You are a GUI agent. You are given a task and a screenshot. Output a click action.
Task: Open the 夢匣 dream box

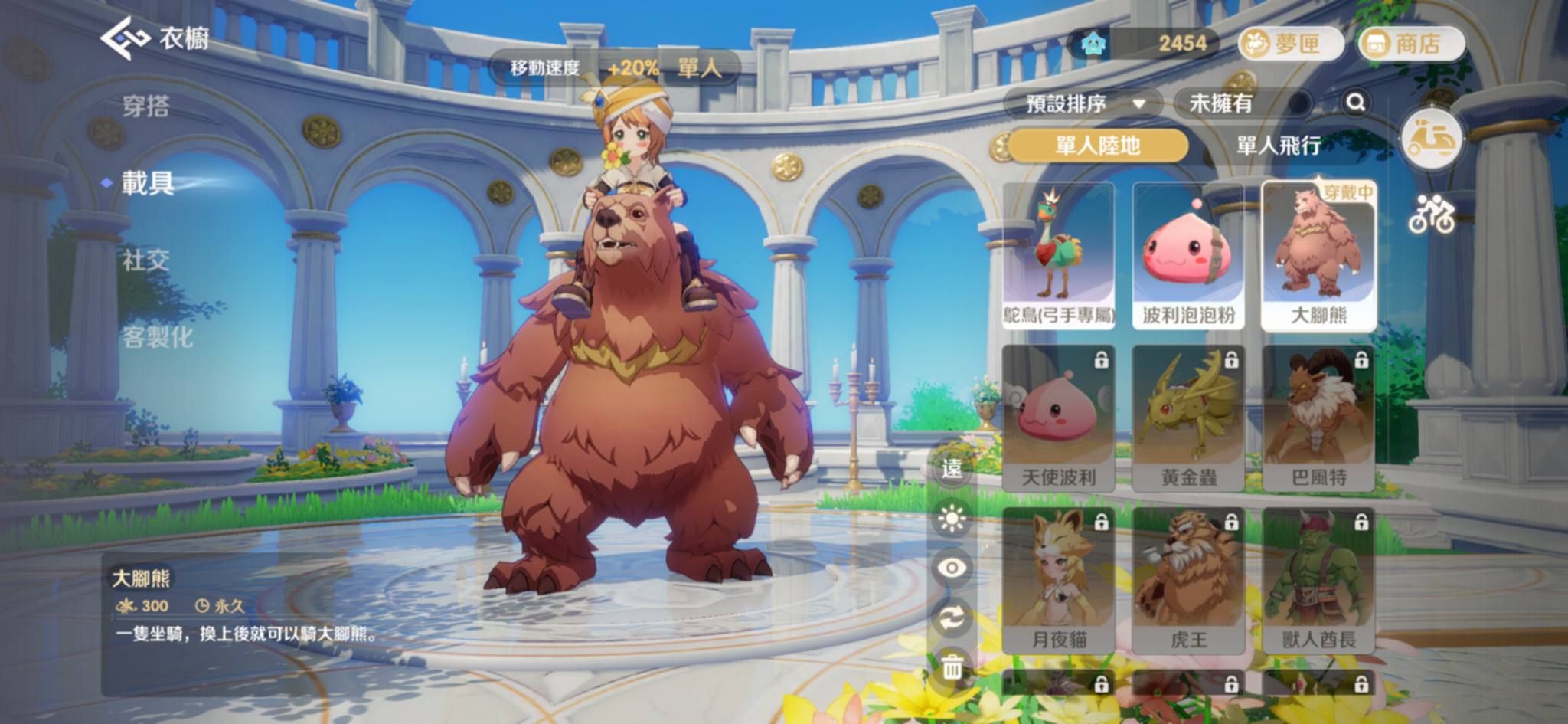pos(1291,44)
